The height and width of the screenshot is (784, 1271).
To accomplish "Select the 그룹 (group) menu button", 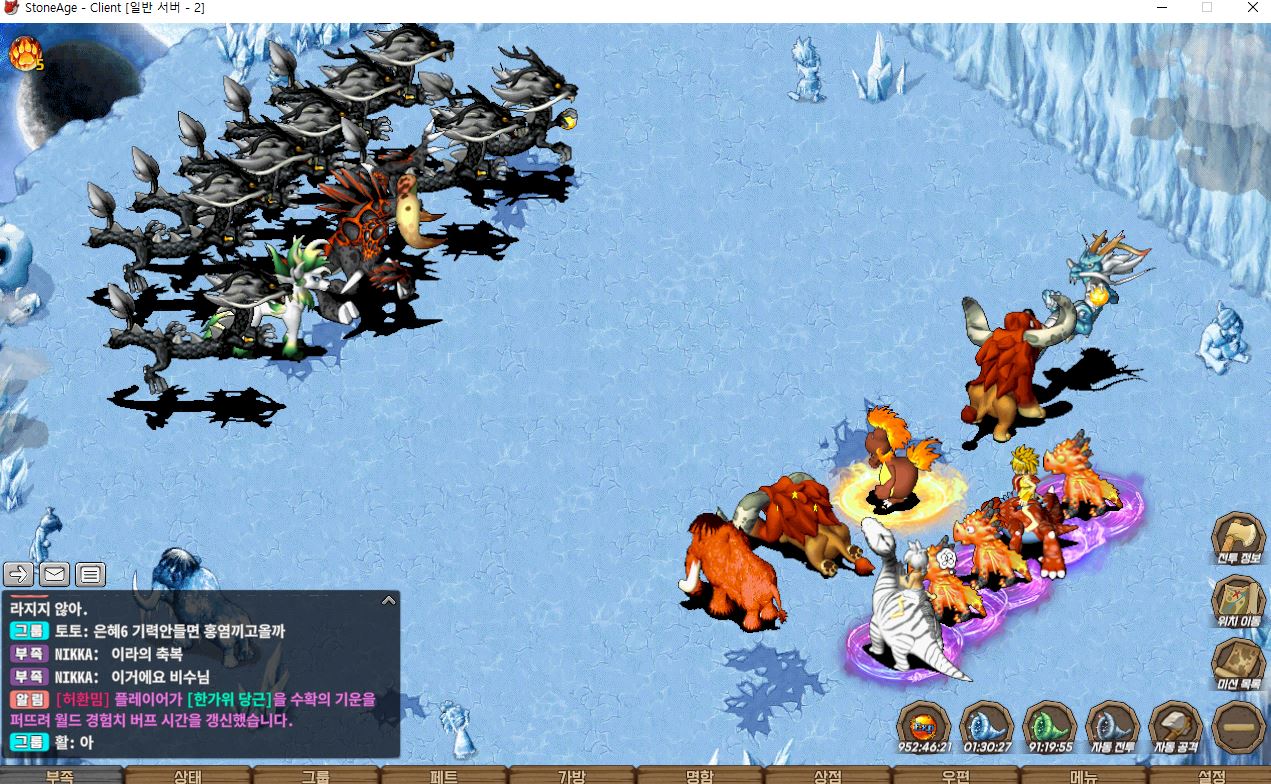I will click(x=316, y=776).
